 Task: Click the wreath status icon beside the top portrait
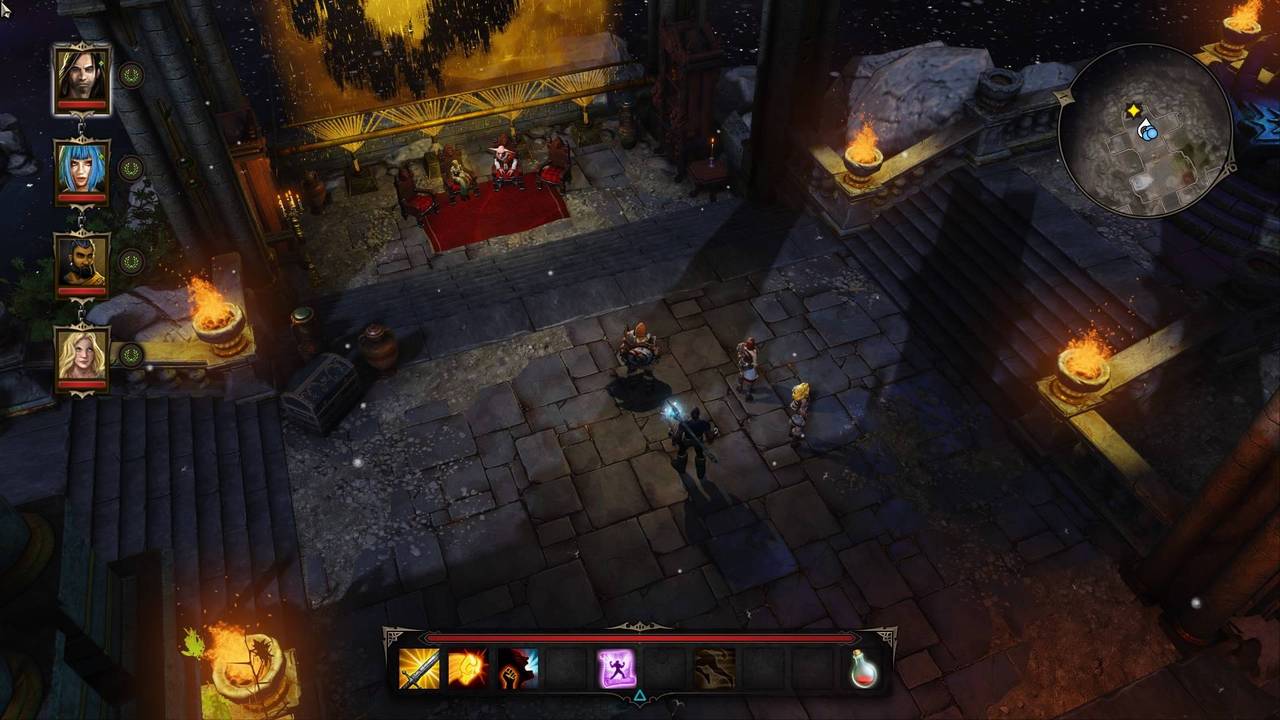[x=131, y=75]
